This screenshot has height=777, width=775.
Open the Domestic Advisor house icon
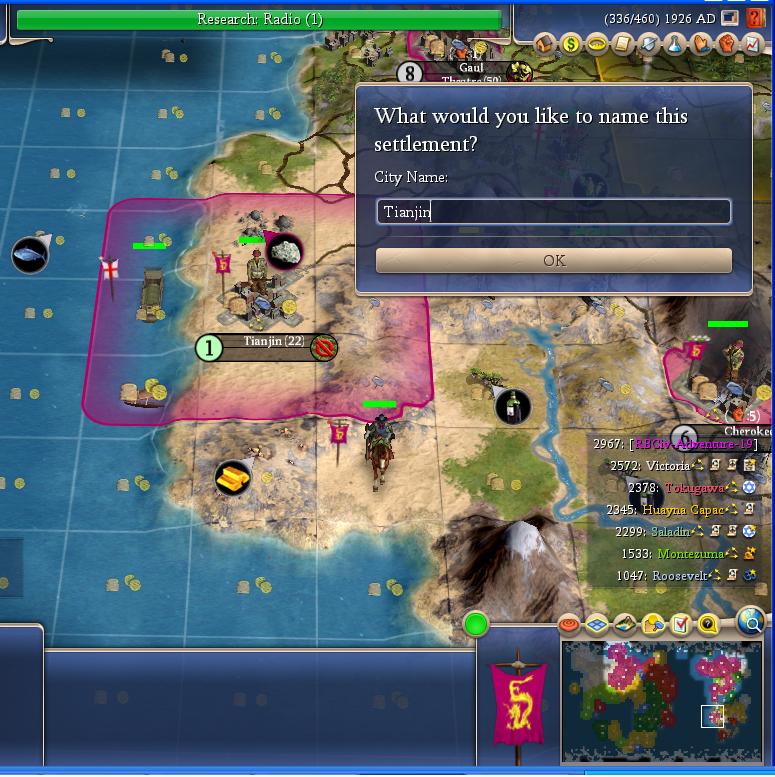pyautogui.click(x=545, y=43)
